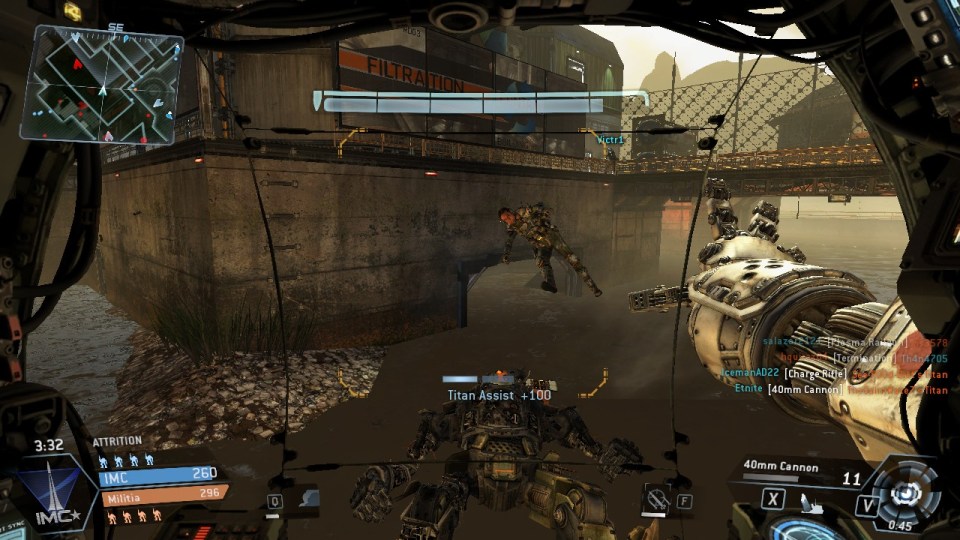Click the minimap radar panel

pos(102,85)
